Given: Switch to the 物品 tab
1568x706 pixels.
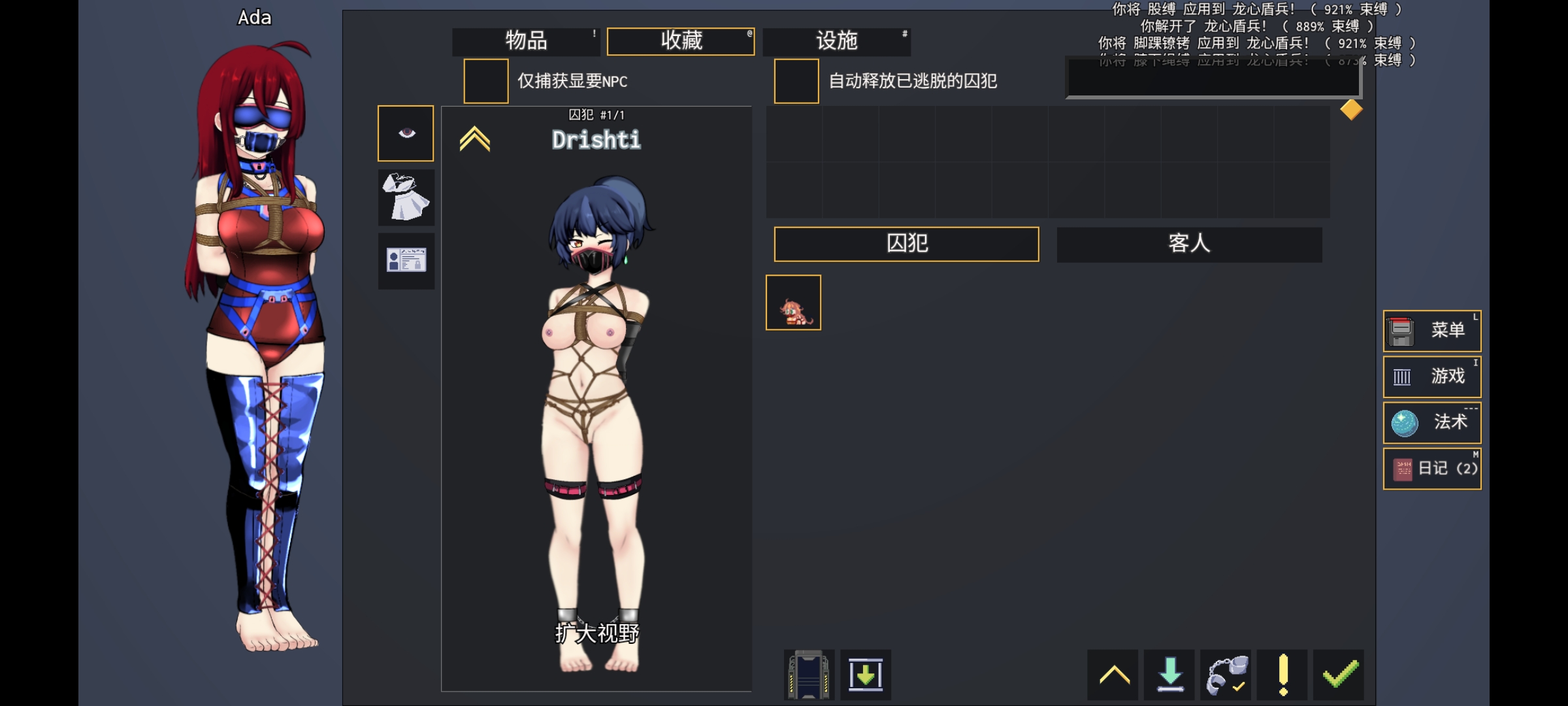Looking at the screenshot, I should coord(526,41).
